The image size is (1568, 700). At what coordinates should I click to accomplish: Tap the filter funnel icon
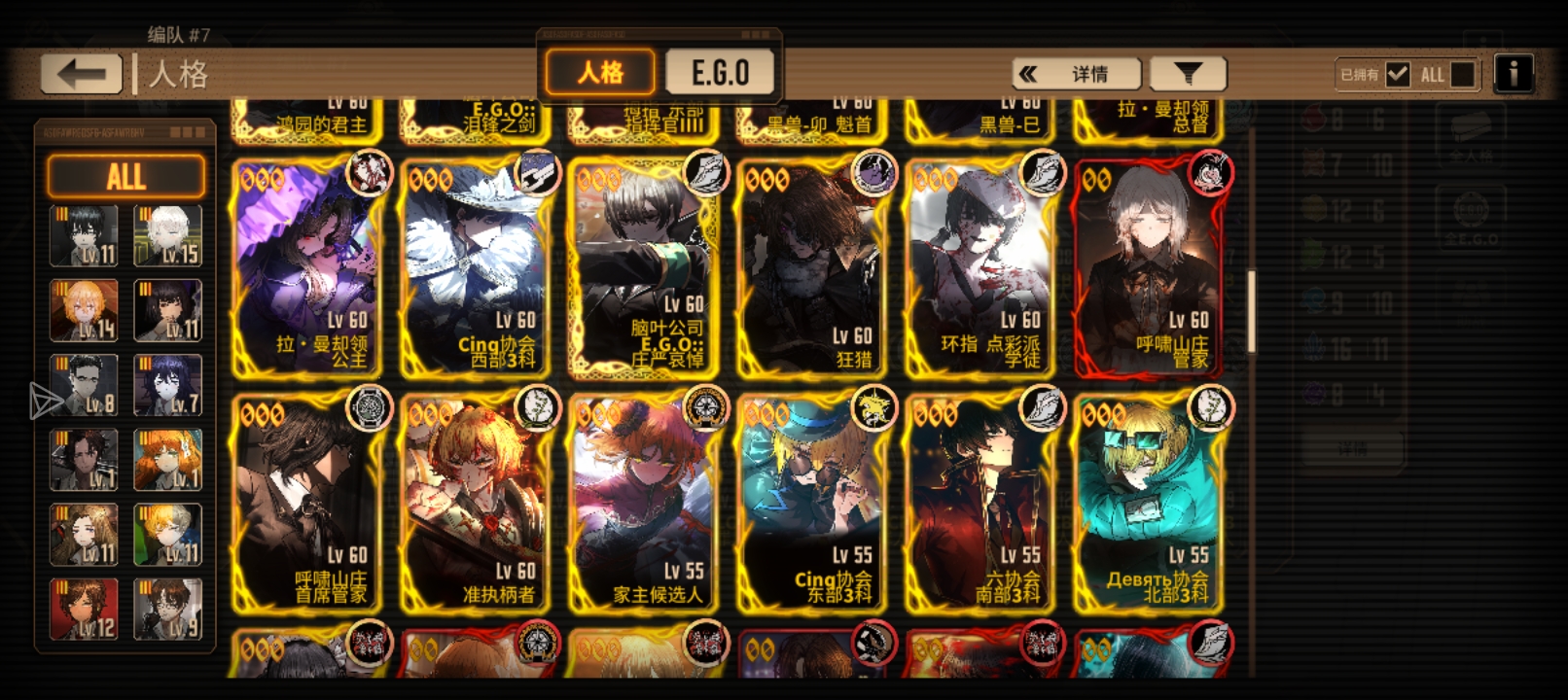(x=1188, y=72)
